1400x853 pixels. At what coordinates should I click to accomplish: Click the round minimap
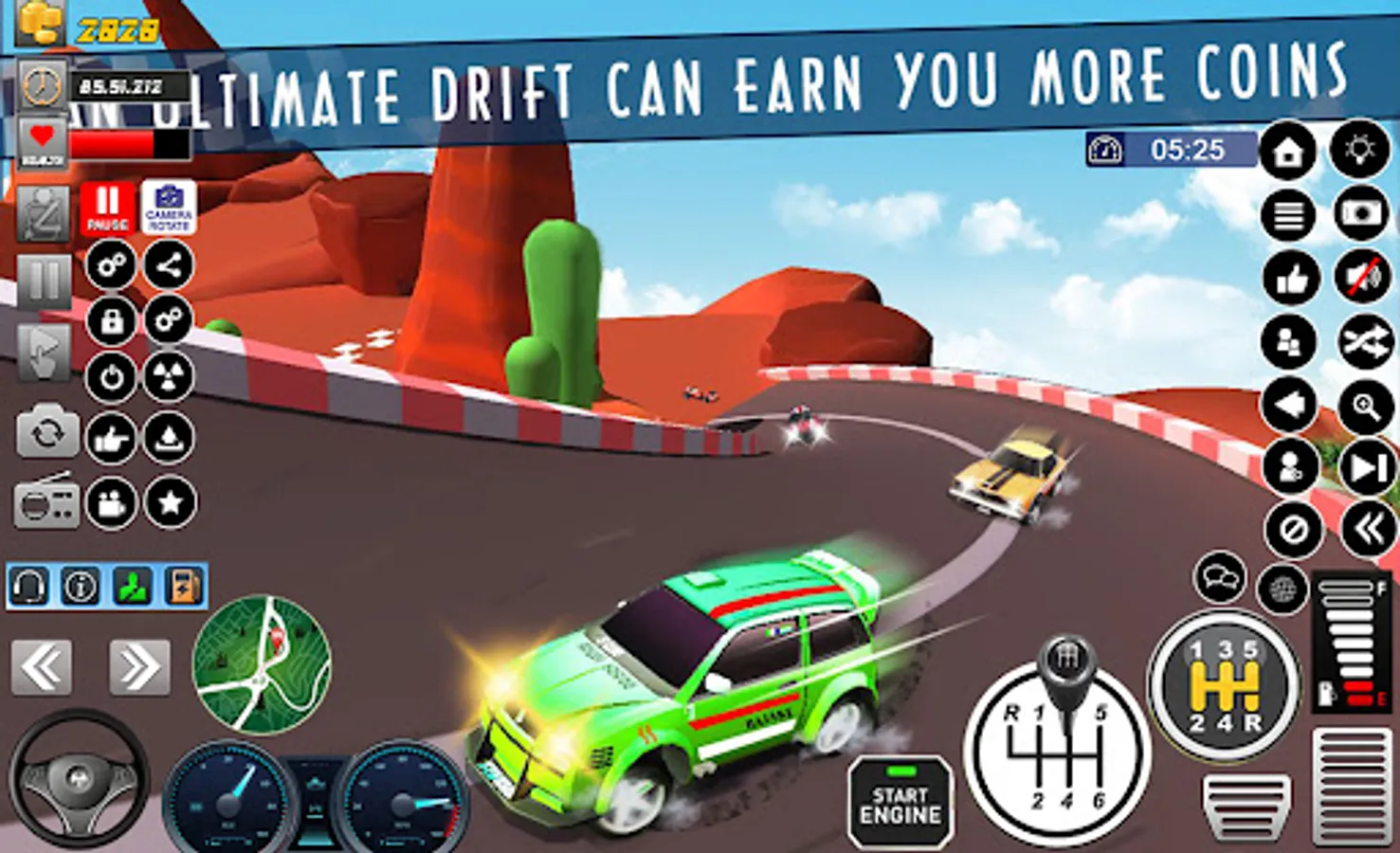coord(262,664)
